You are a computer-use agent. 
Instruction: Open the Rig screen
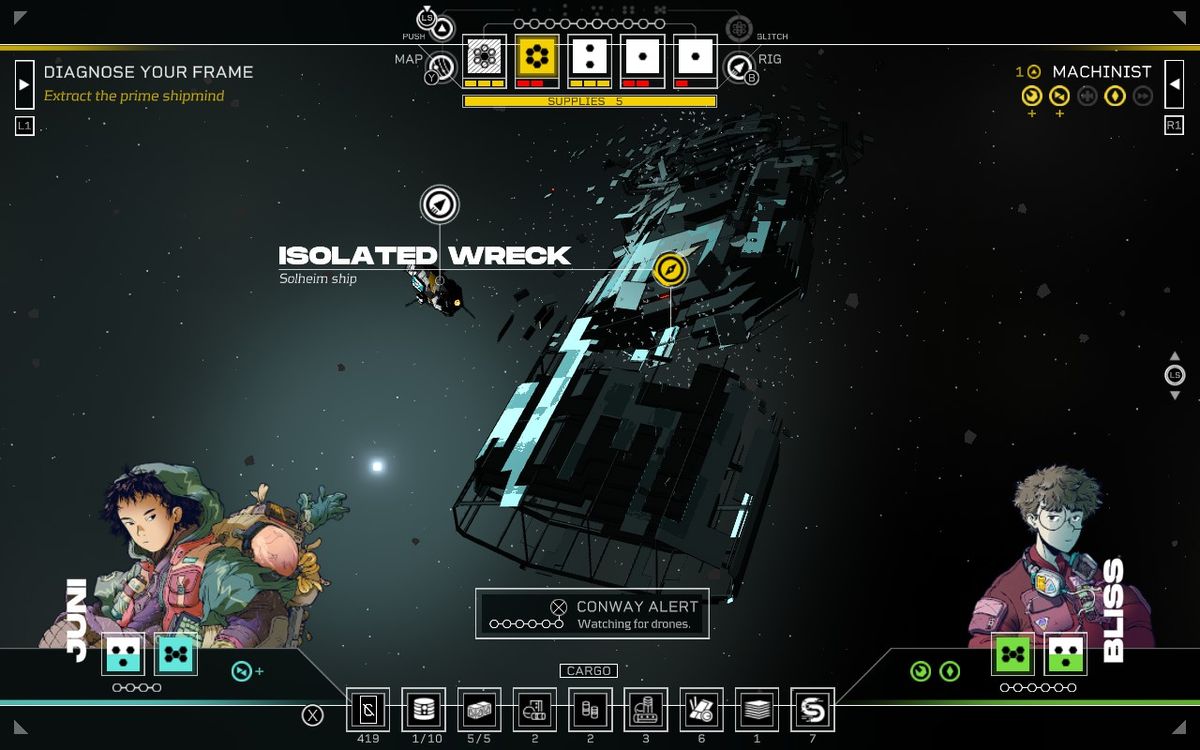738,67
